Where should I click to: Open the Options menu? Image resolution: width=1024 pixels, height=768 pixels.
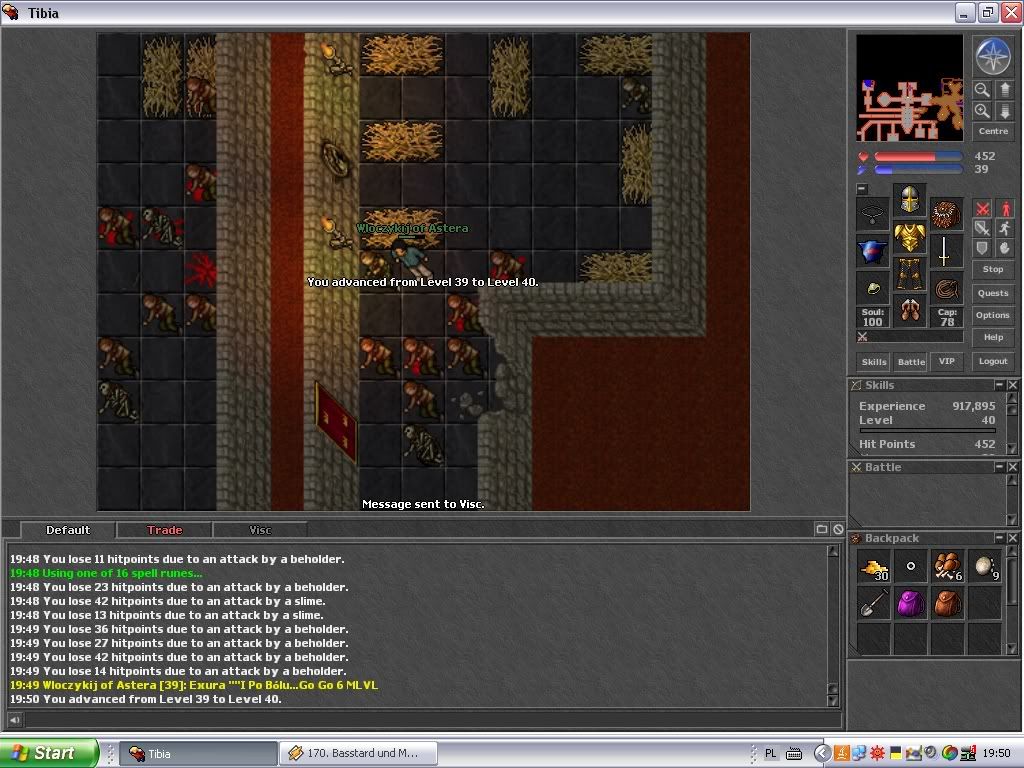[x=992, y=315]
